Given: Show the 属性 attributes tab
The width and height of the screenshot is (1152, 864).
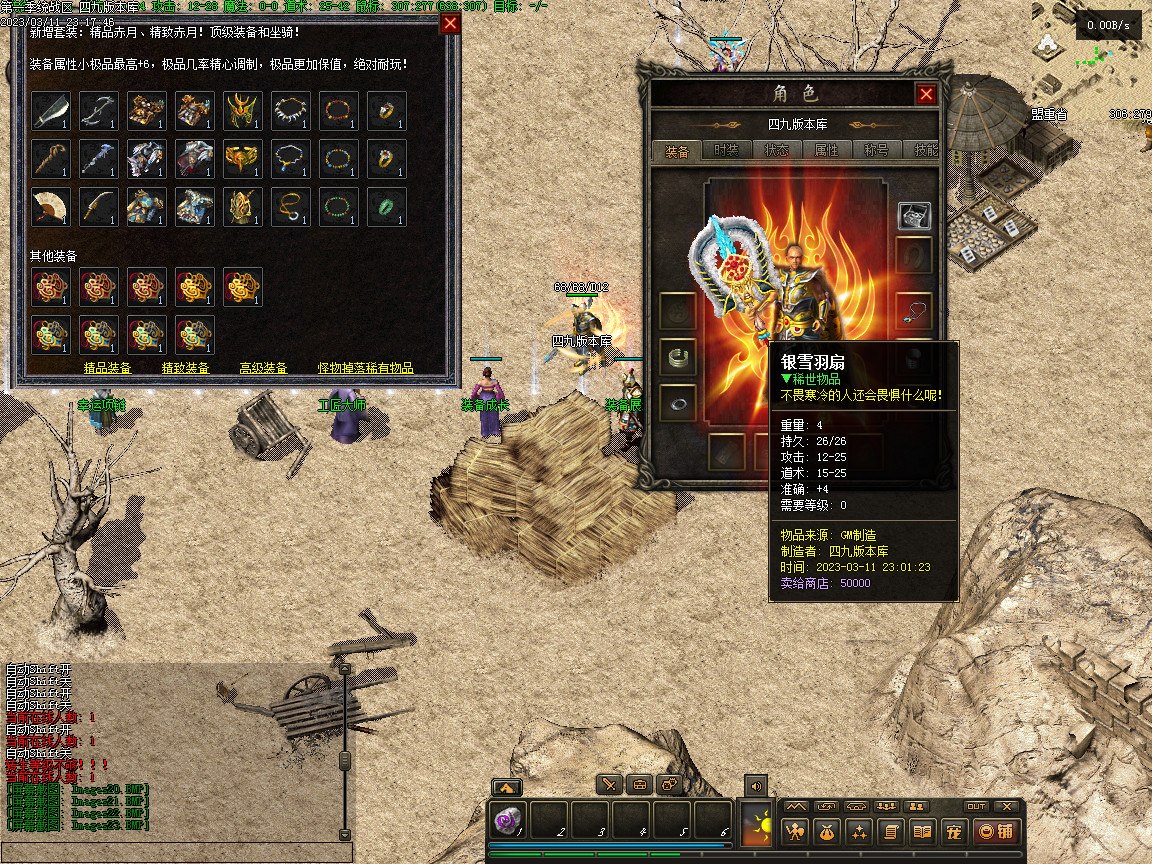Looking at the screenshot, I should (827, 151).
